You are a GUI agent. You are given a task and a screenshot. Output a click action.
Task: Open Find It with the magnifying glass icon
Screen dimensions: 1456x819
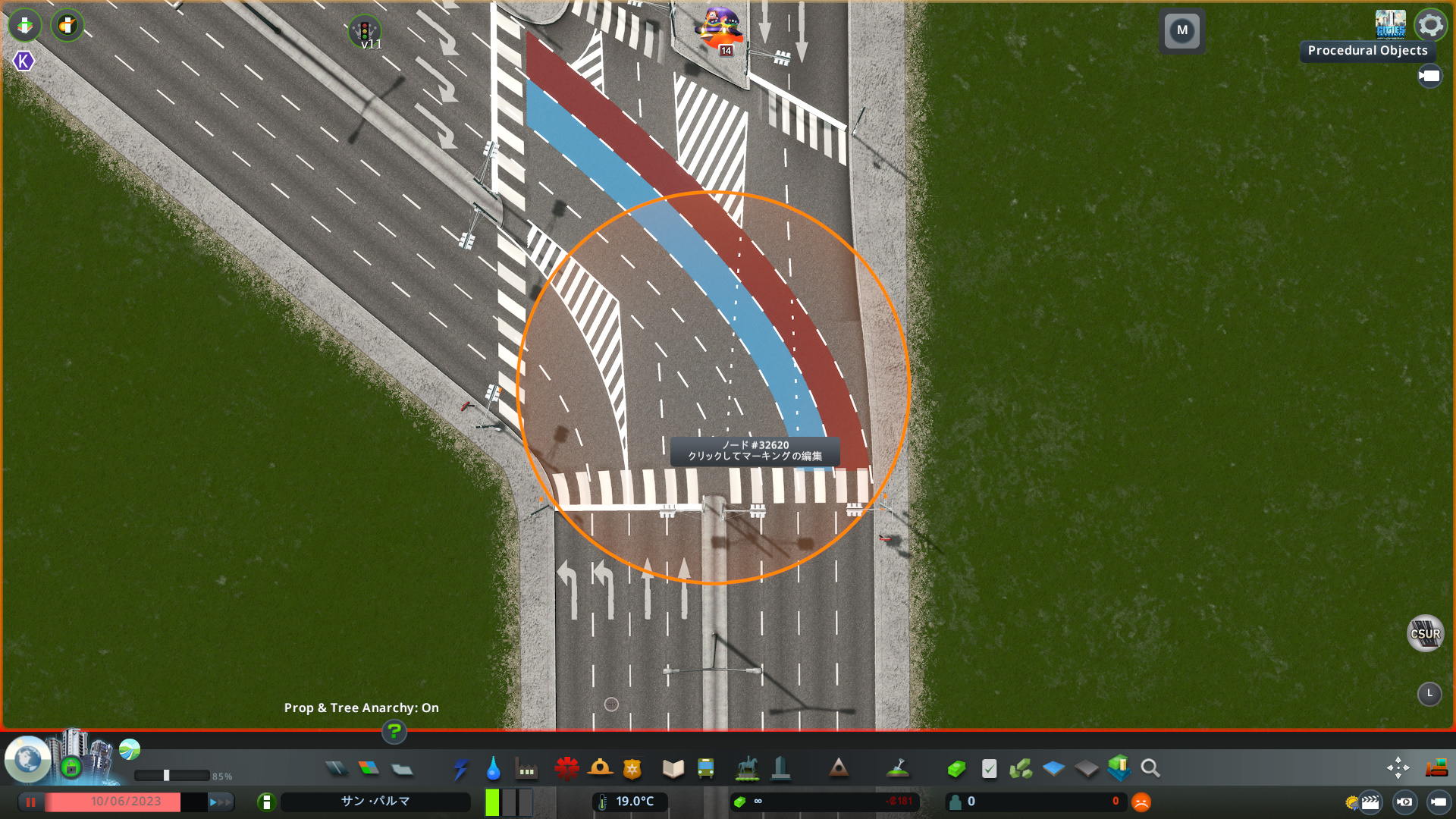[x=1150, y=768]
